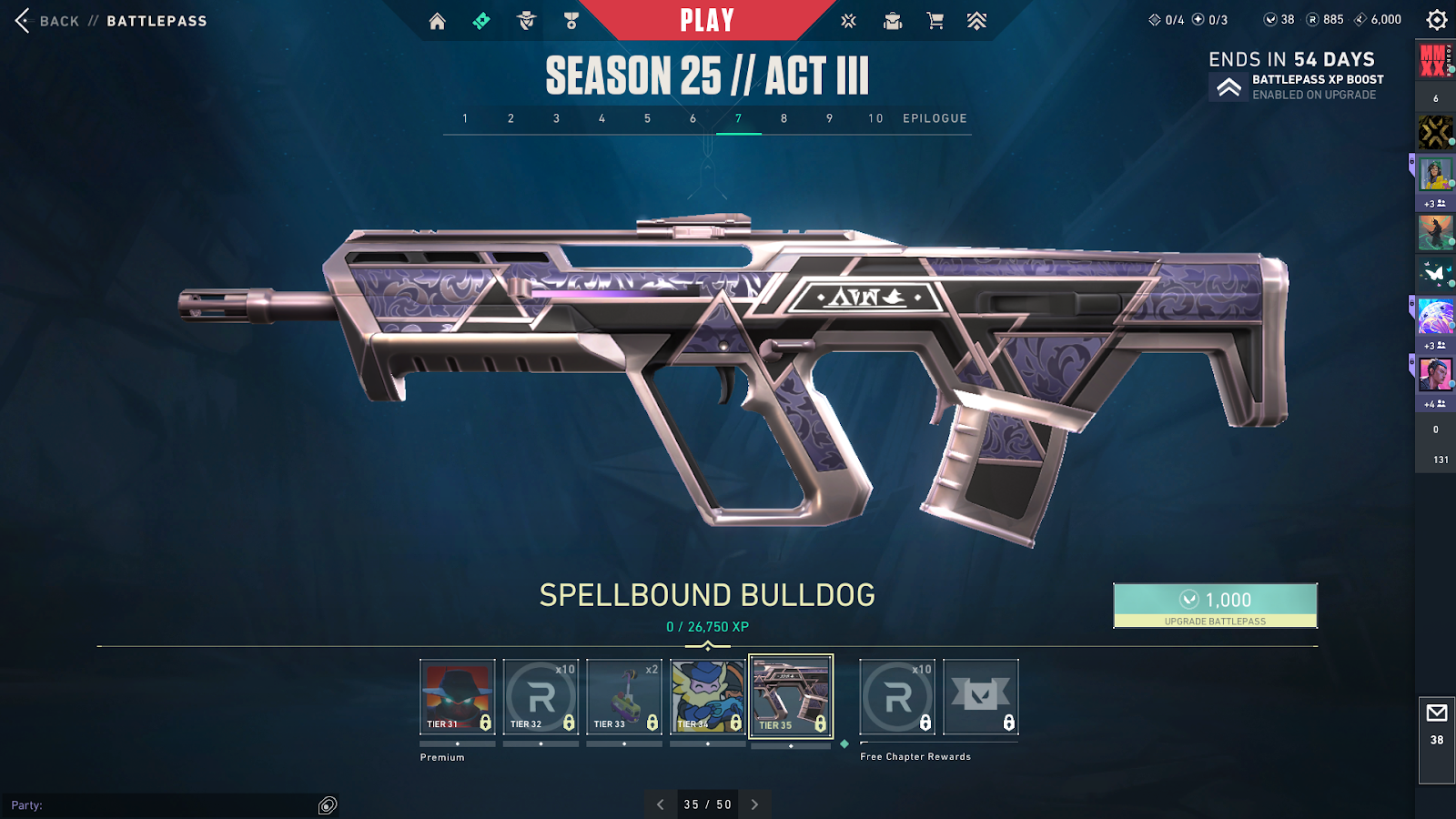The image size is (1456, 819).
Task: Start a match with the PLAY button
Action: pyautogui.click(x=707, y=20)
